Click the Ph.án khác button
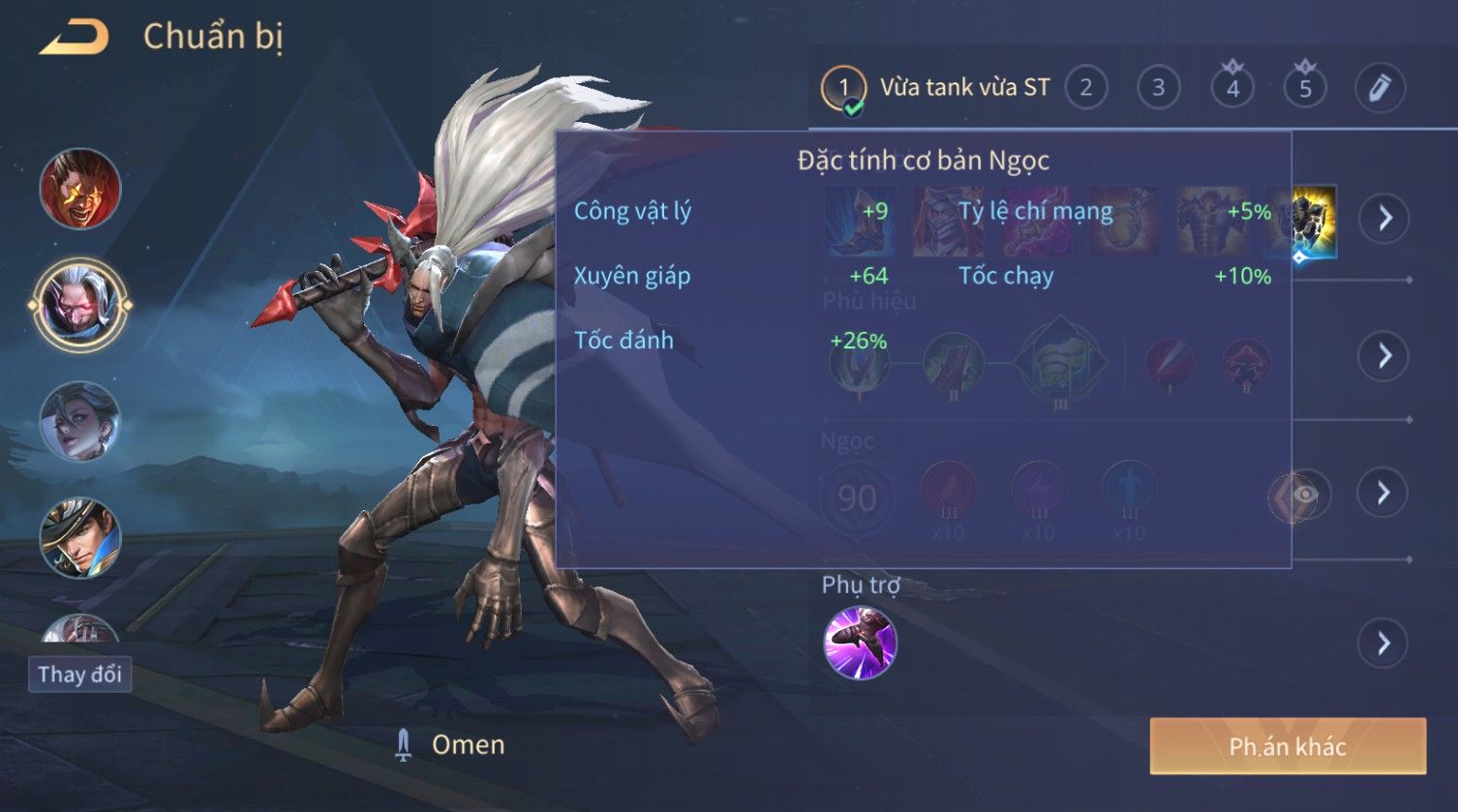1458x812 pixels. tap(1288, 746)
